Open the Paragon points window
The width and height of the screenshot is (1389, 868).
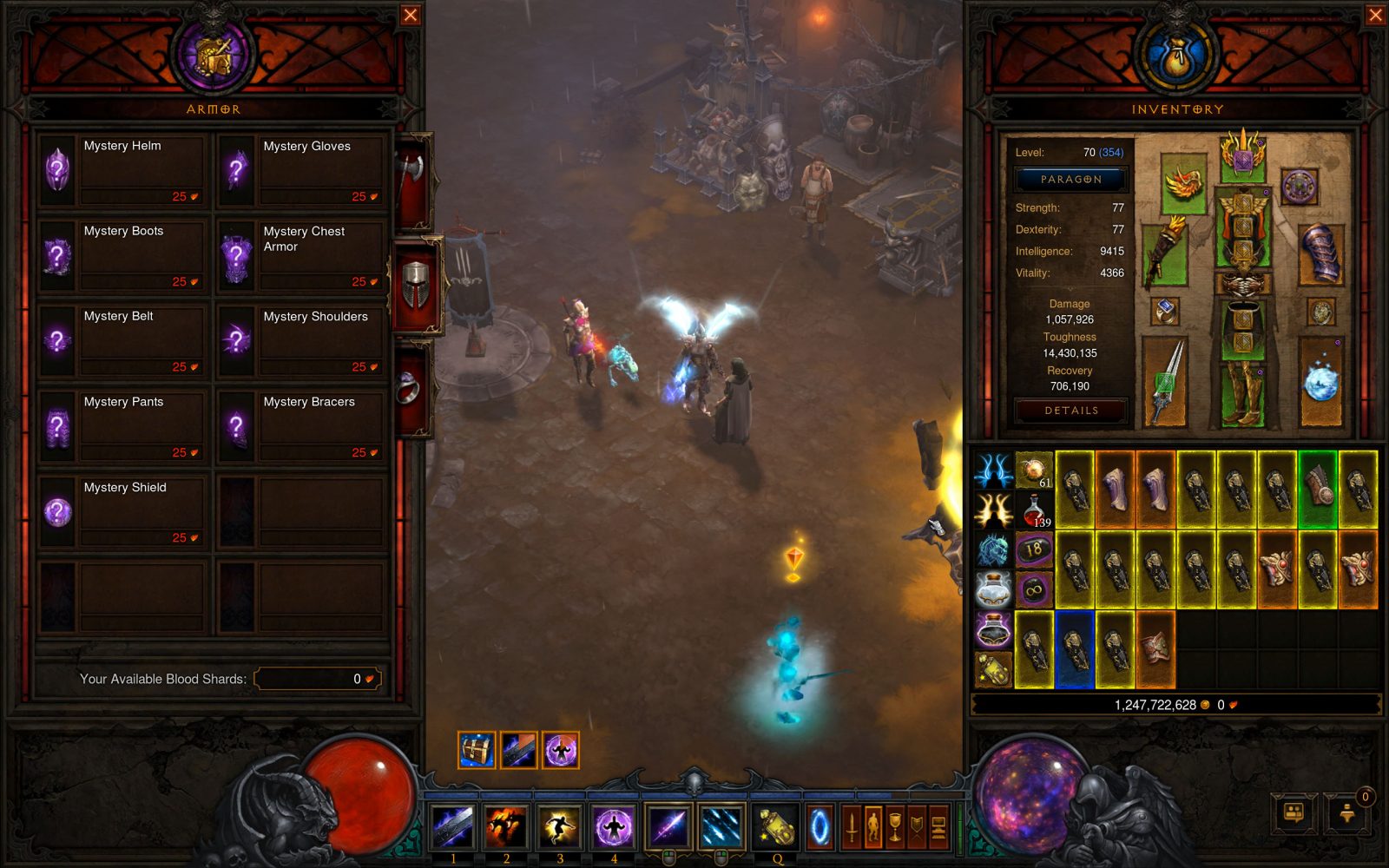pos(1071,179)
